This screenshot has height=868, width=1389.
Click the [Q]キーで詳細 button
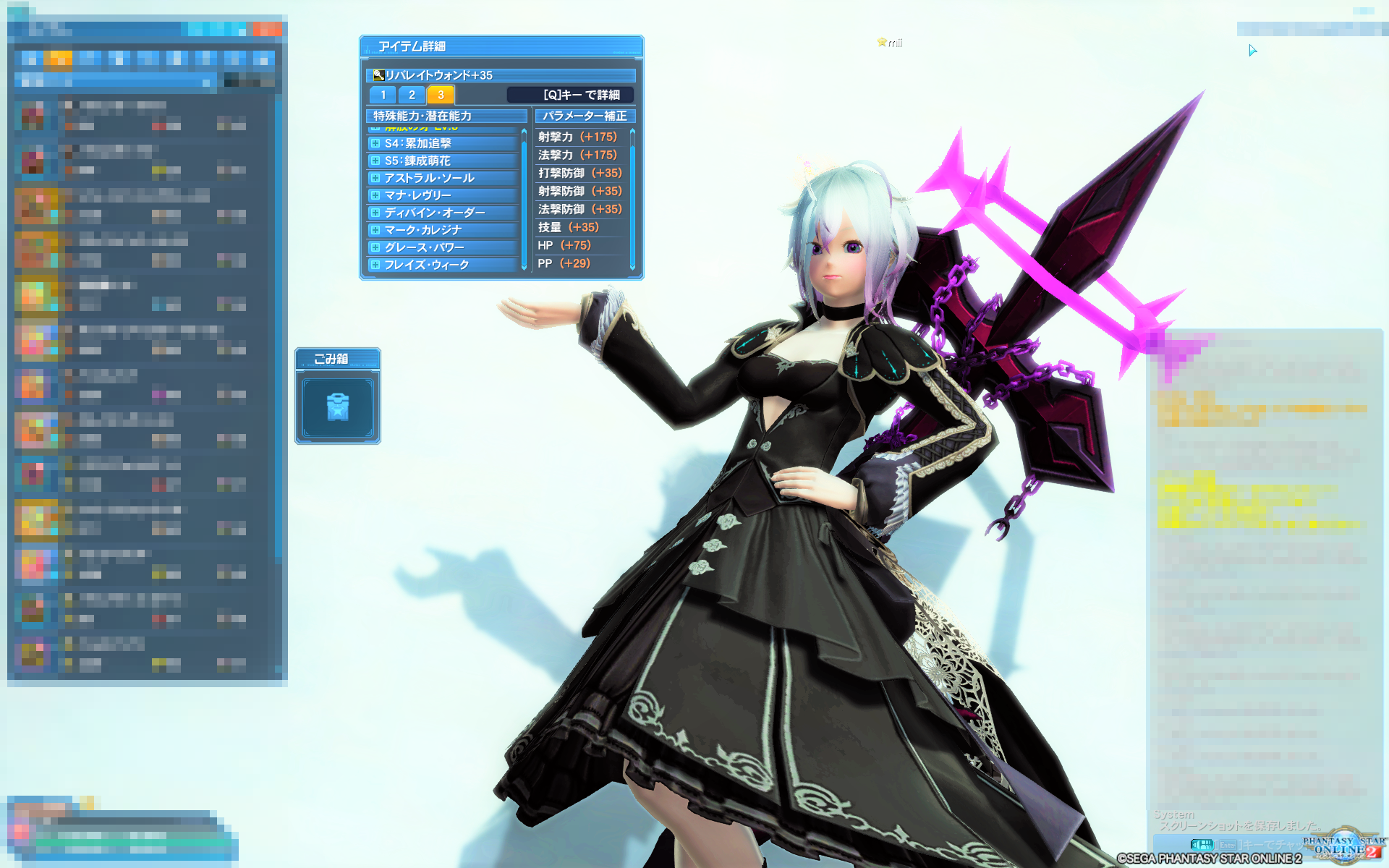[570, 94]
